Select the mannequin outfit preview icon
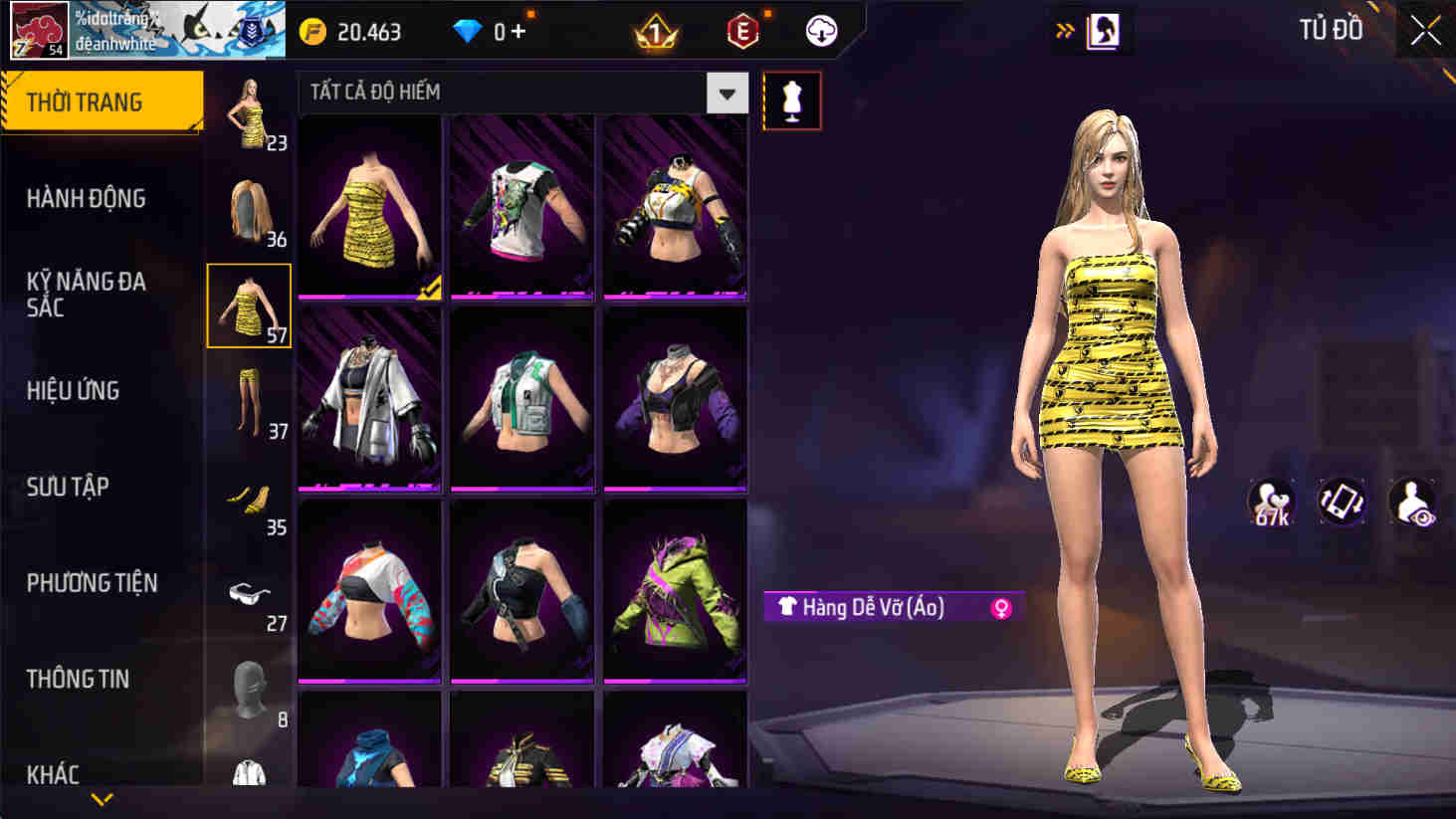The width and height of the screenshot is (1456, 819). point(791,101)
